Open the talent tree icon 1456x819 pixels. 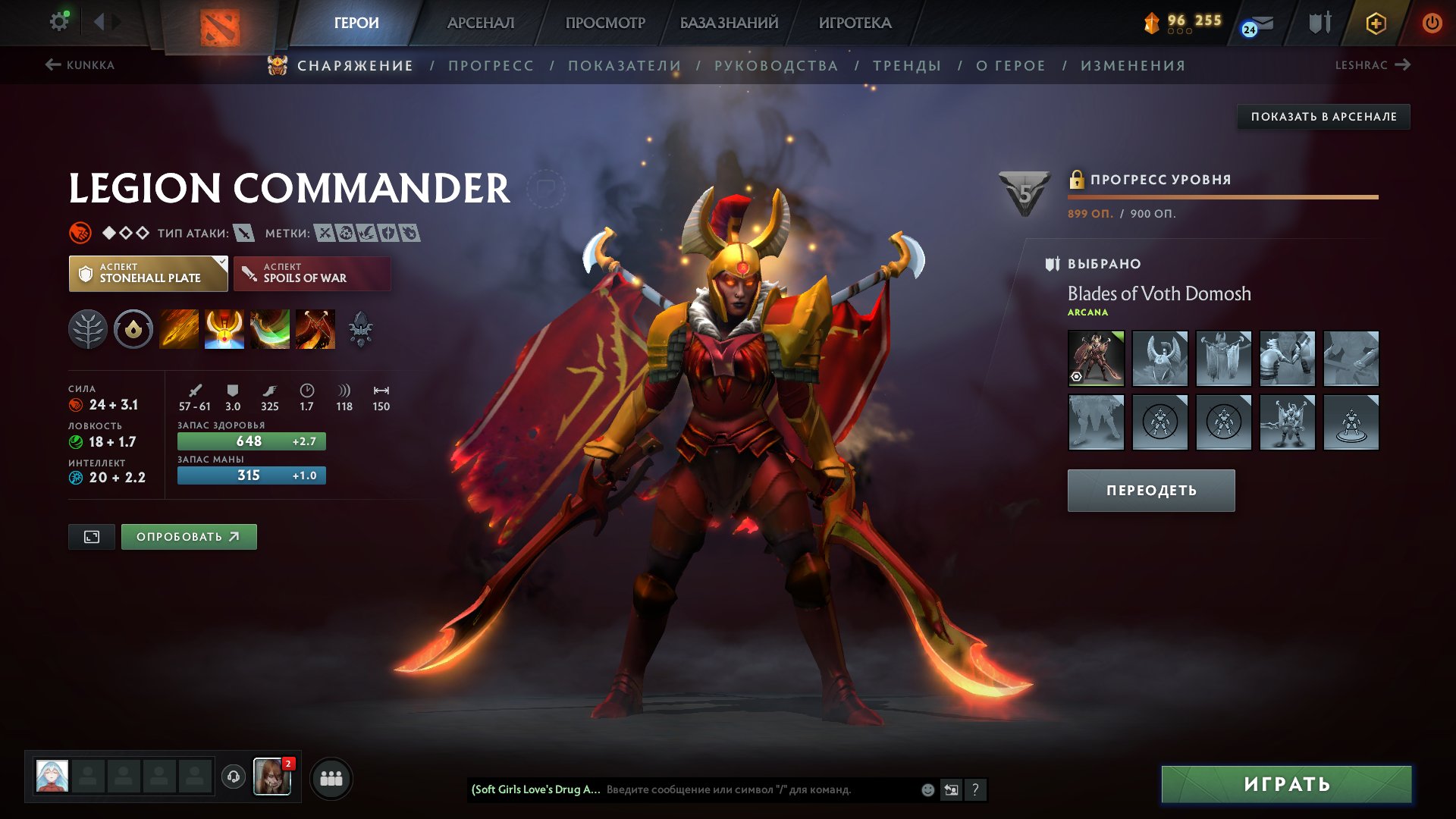[89, 328]
